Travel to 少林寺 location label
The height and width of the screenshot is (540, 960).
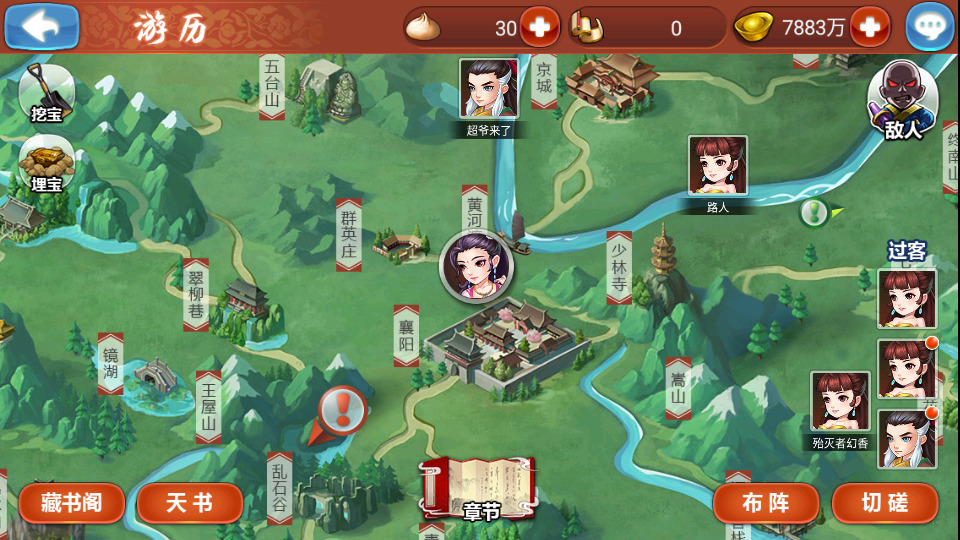619,267
